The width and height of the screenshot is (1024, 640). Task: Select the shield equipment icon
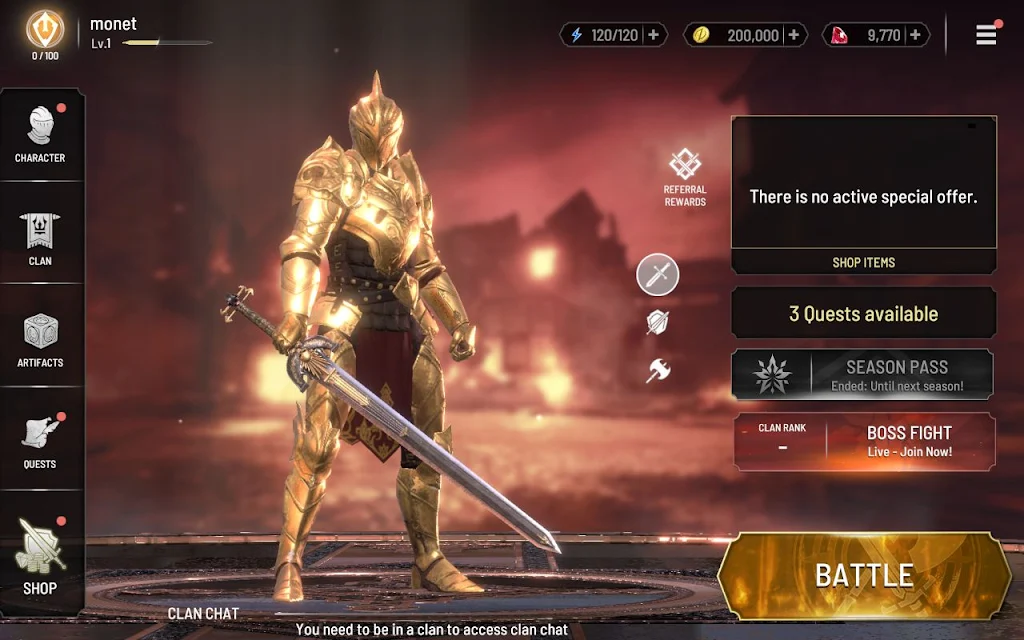click(x=658, y=322)
